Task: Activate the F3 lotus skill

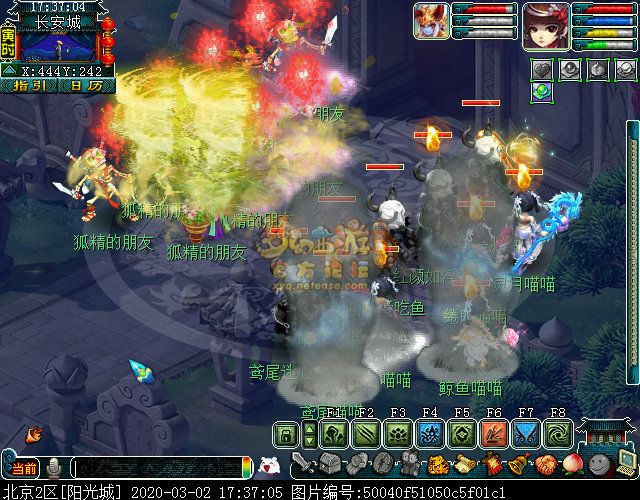Action: 398,434
